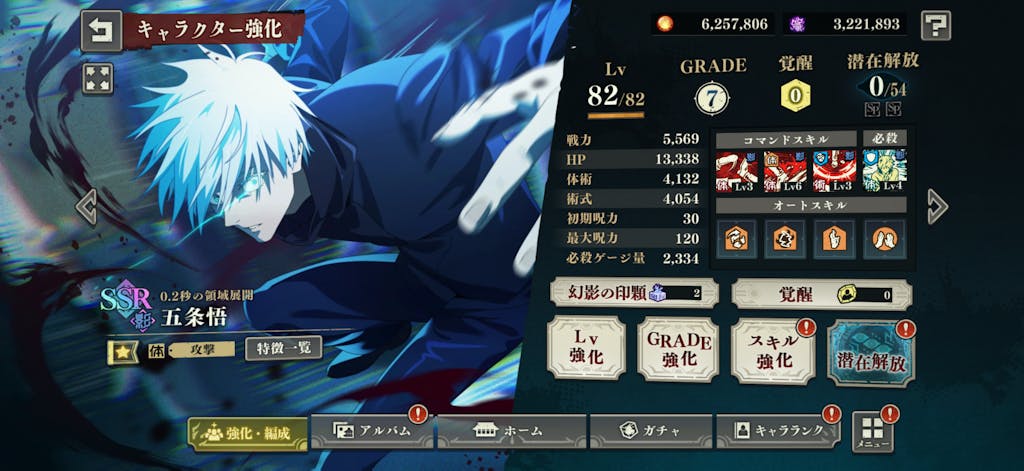Switch to the 強化・編成 tab
The height and width of the screenshot is (471, 1024).
[248, 432]
